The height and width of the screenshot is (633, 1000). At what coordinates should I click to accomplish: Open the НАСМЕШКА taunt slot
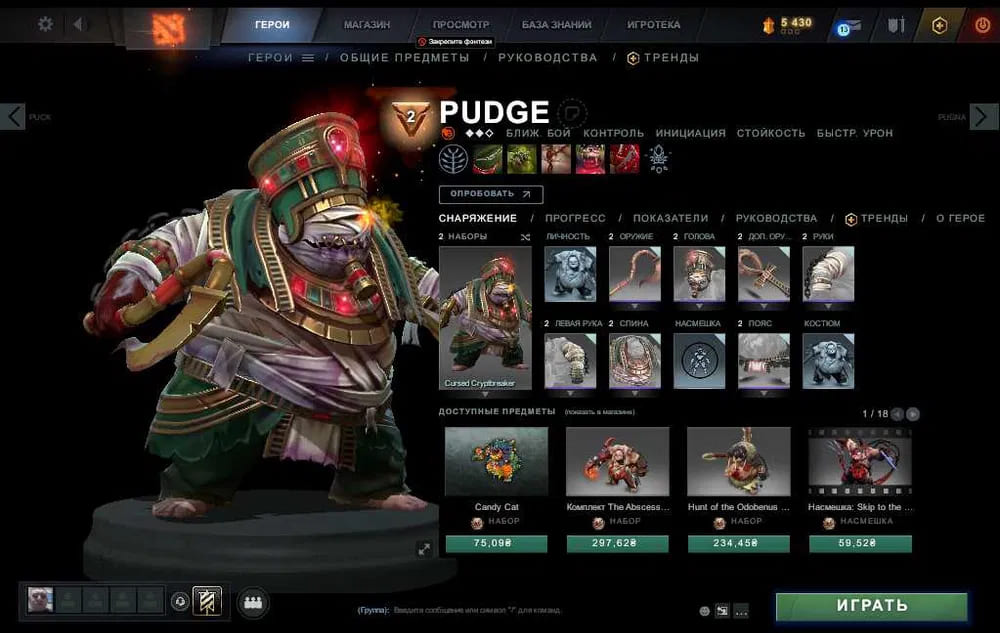[699, 360]
